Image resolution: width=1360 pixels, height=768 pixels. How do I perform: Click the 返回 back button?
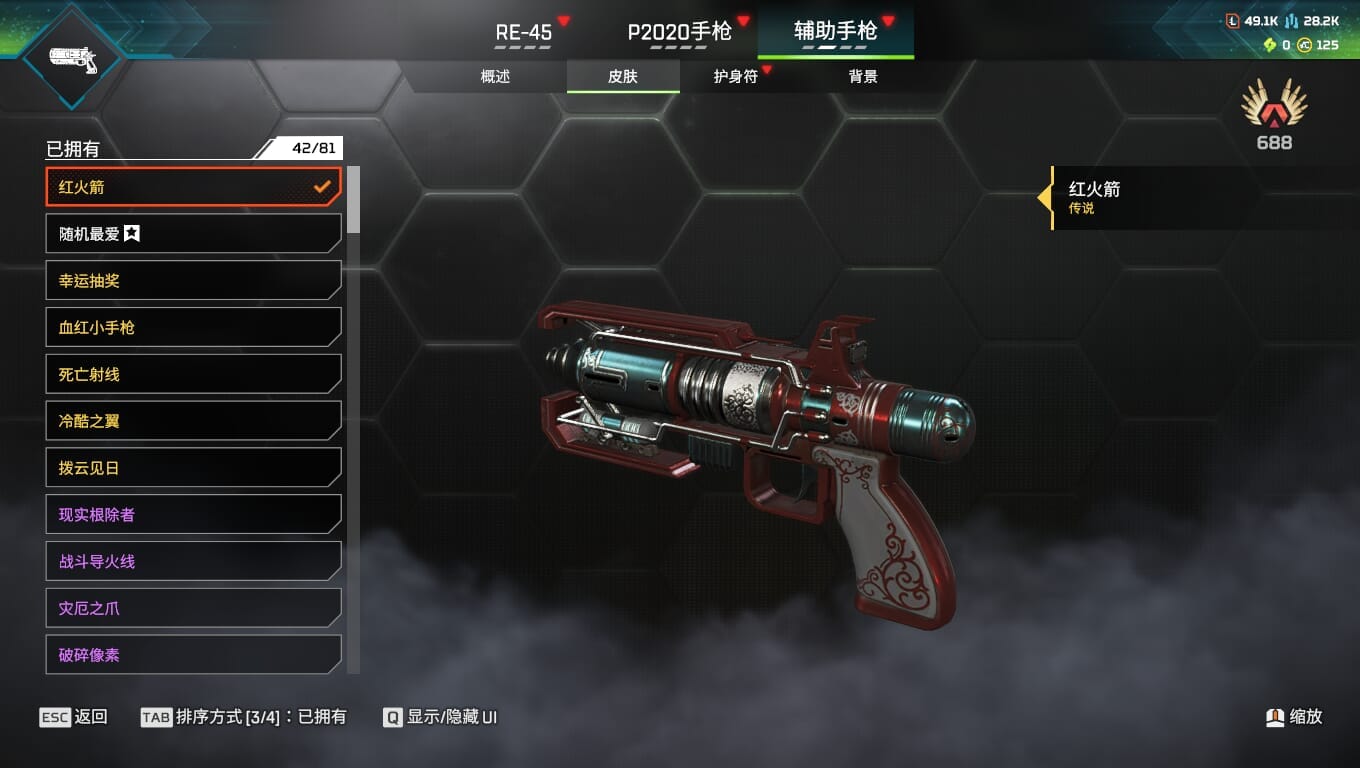click(x=73, y=717)
